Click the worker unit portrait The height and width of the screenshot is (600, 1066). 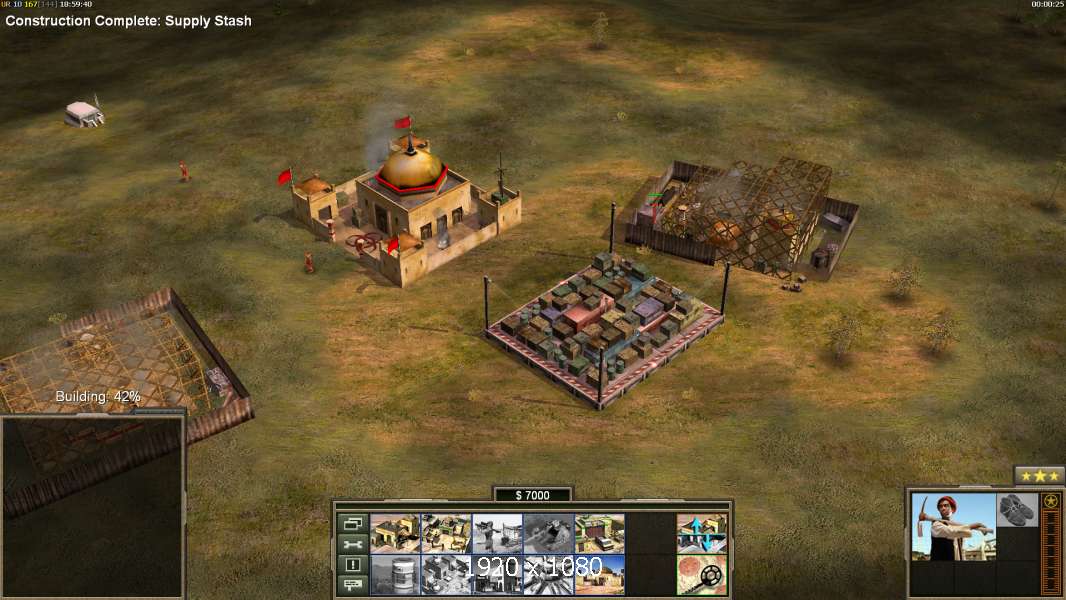coord(953,526)
